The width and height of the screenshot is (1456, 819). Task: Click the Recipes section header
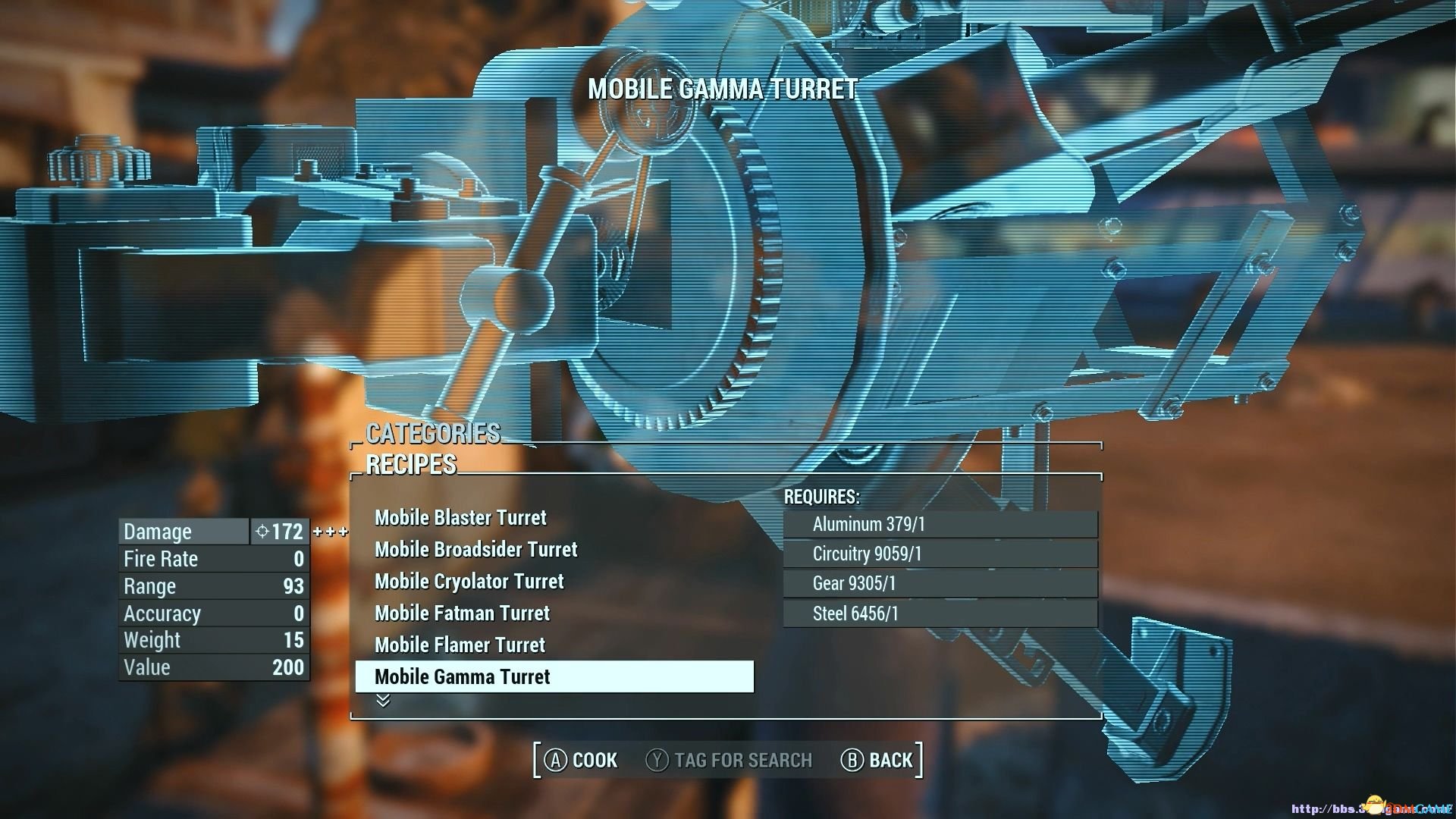point(411,465)
